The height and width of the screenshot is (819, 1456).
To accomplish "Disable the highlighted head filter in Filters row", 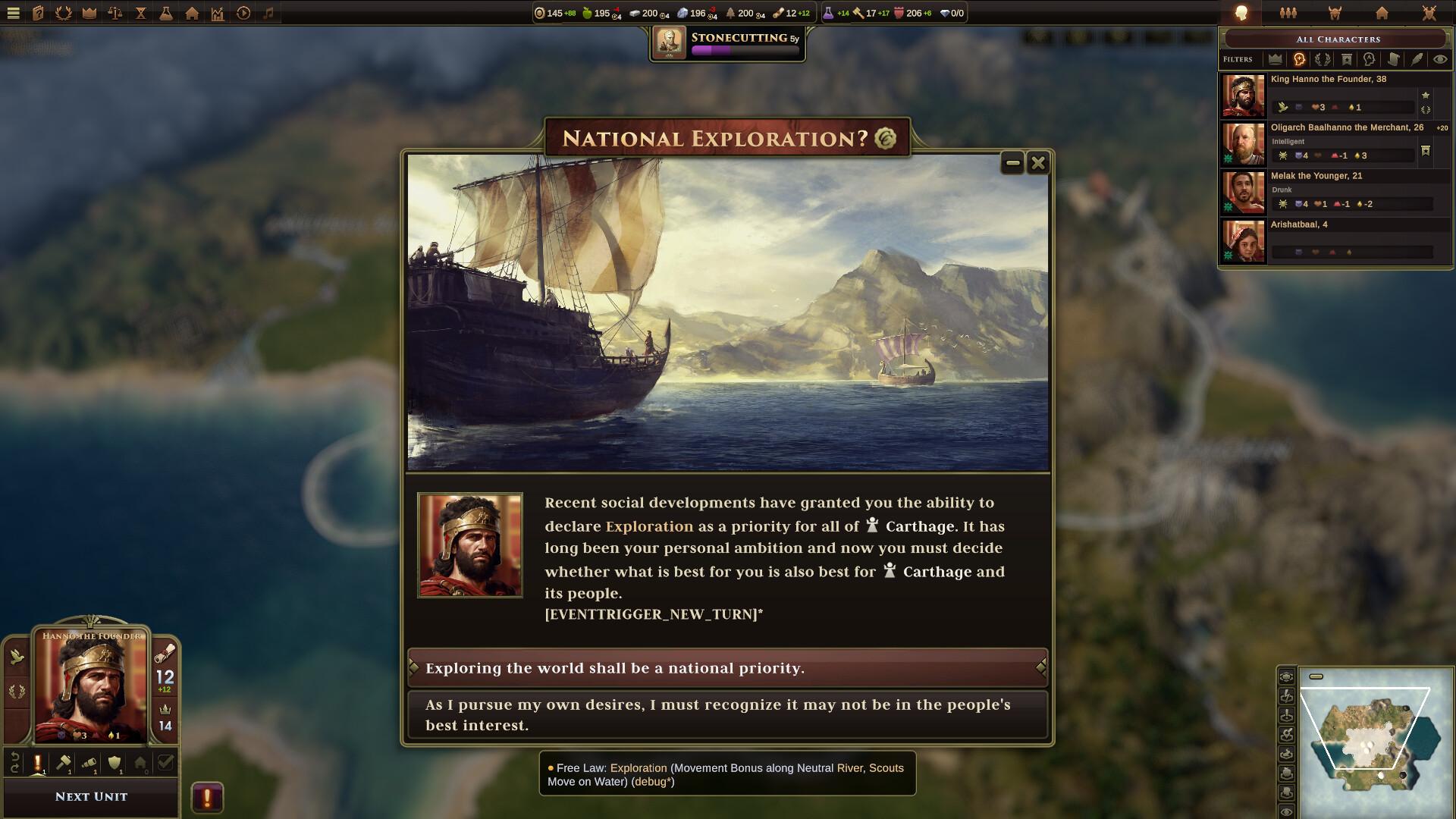I will (1299, 59).
